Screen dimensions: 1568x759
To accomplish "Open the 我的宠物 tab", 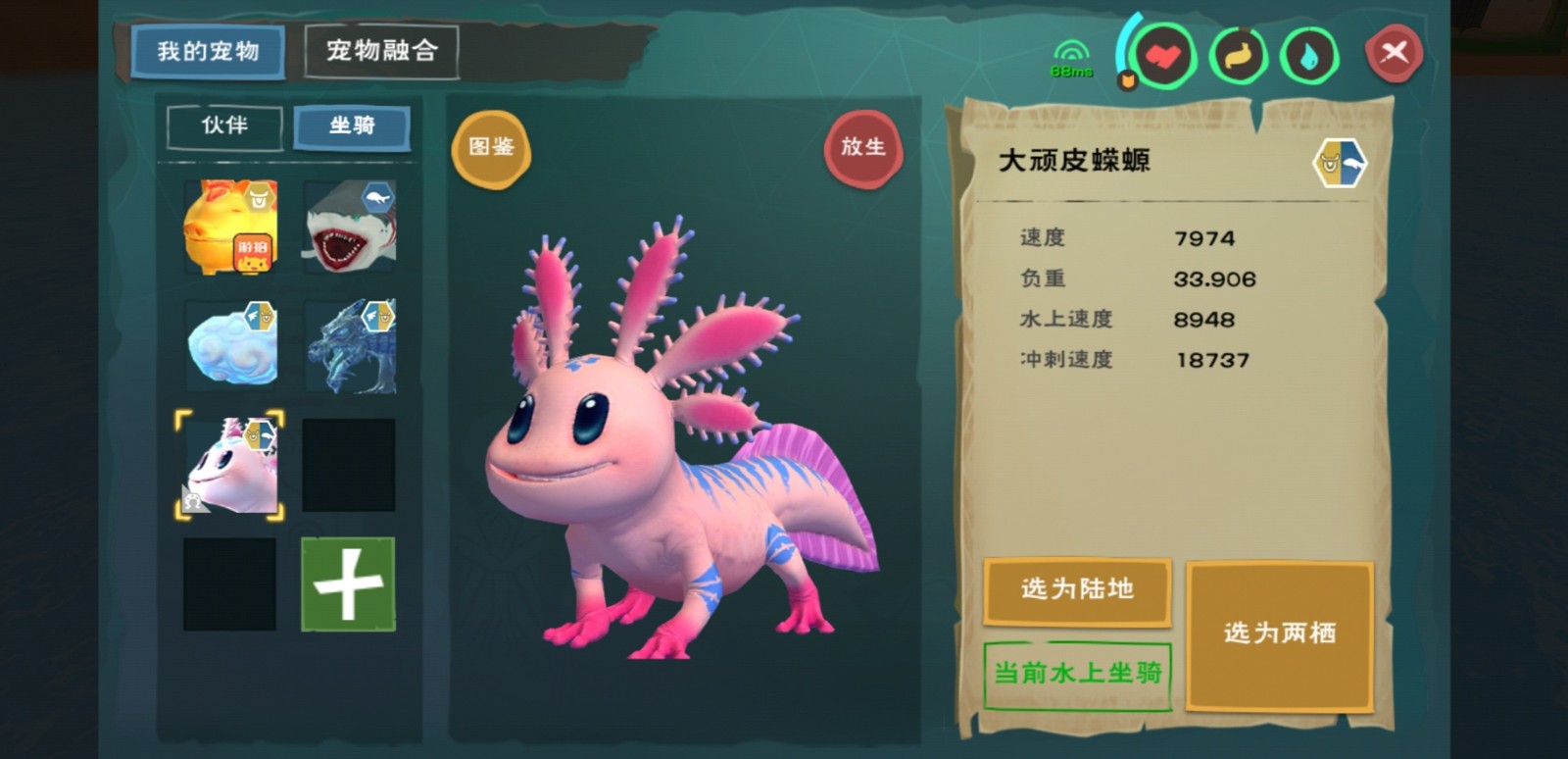I will pyautogui.click(x=209, y=52).
